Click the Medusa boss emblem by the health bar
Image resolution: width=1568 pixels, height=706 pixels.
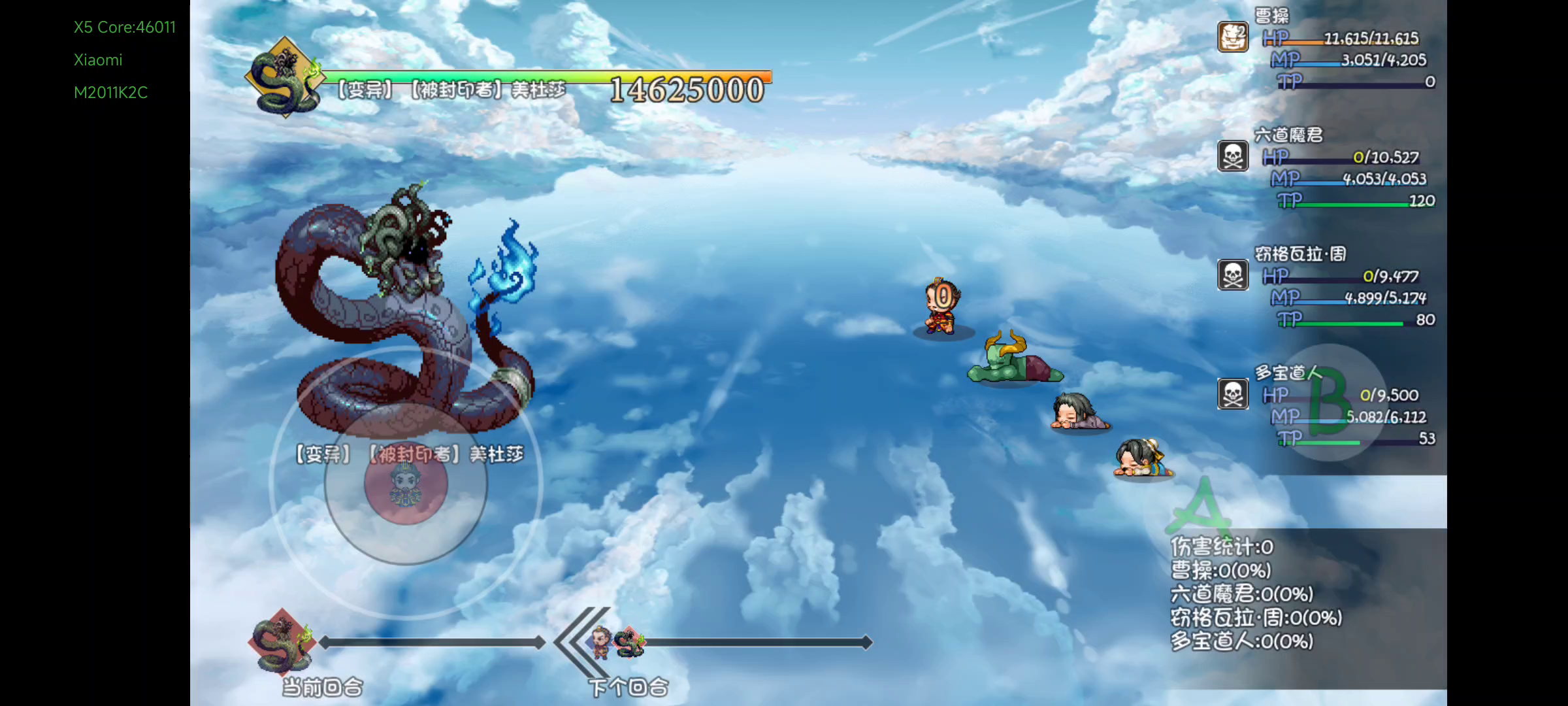(286, 78)
